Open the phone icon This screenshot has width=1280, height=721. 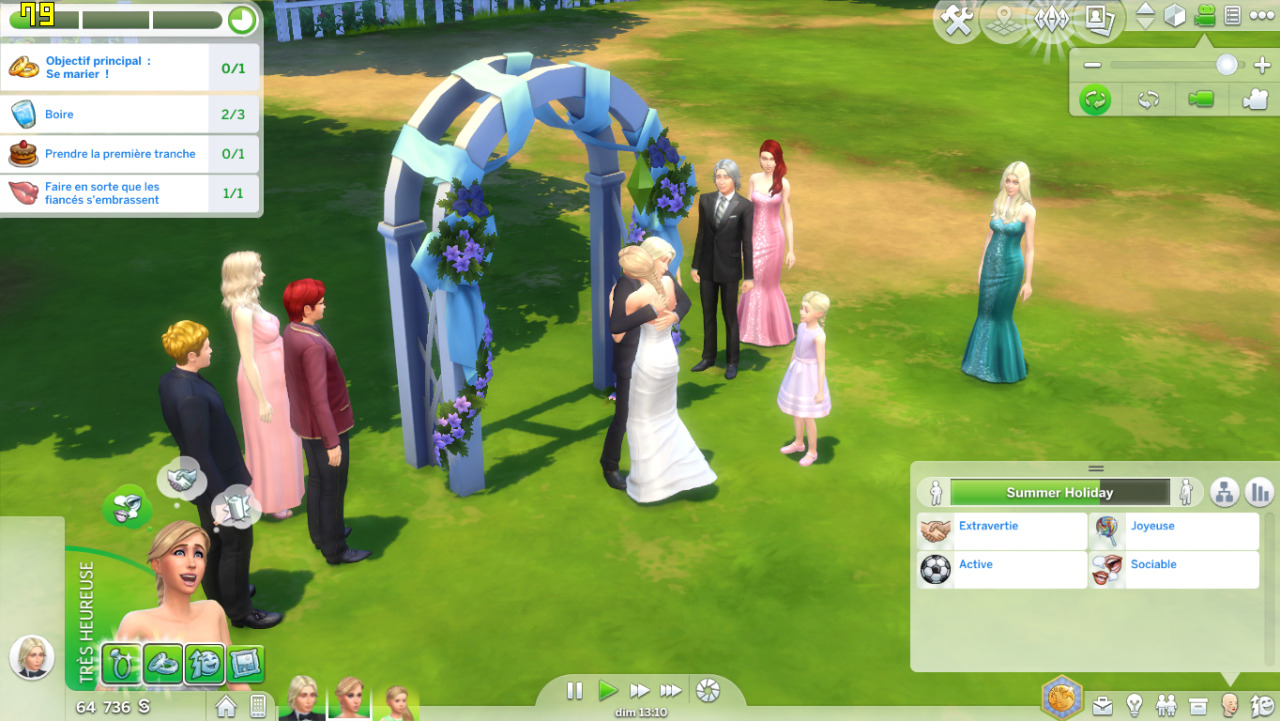(258, 706)
